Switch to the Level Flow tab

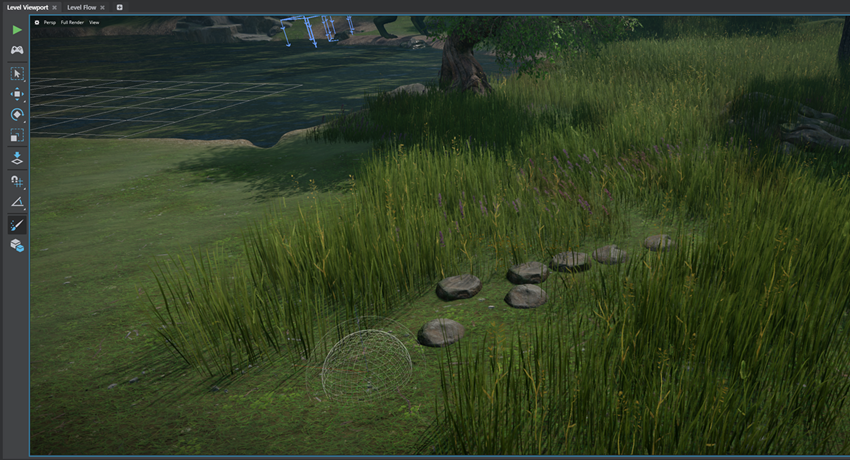tap(82, 7)
